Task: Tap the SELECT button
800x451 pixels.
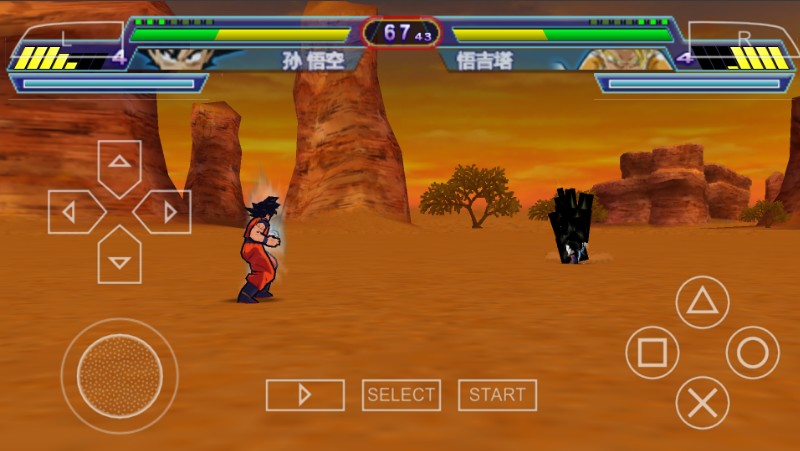Action: (x=401, y=395)
